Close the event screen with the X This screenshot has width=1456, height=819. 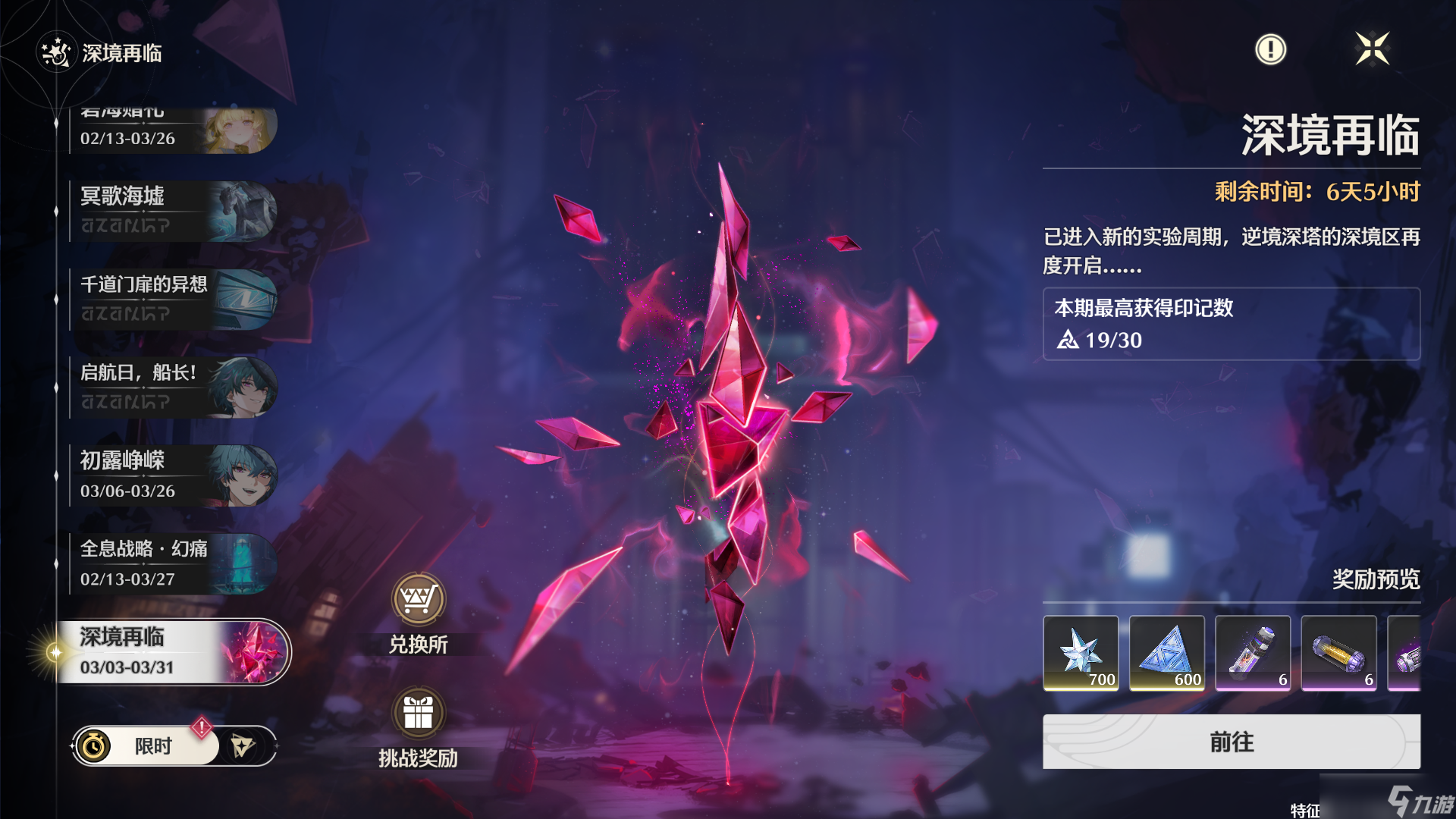point(1372,49)
